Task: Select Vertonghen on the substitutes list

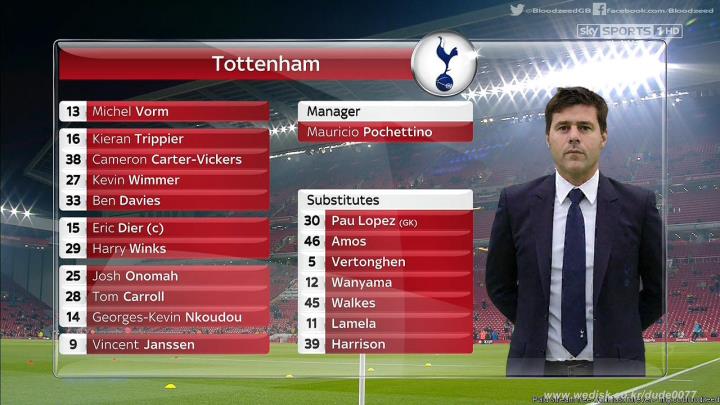Action: click(385, 262)
